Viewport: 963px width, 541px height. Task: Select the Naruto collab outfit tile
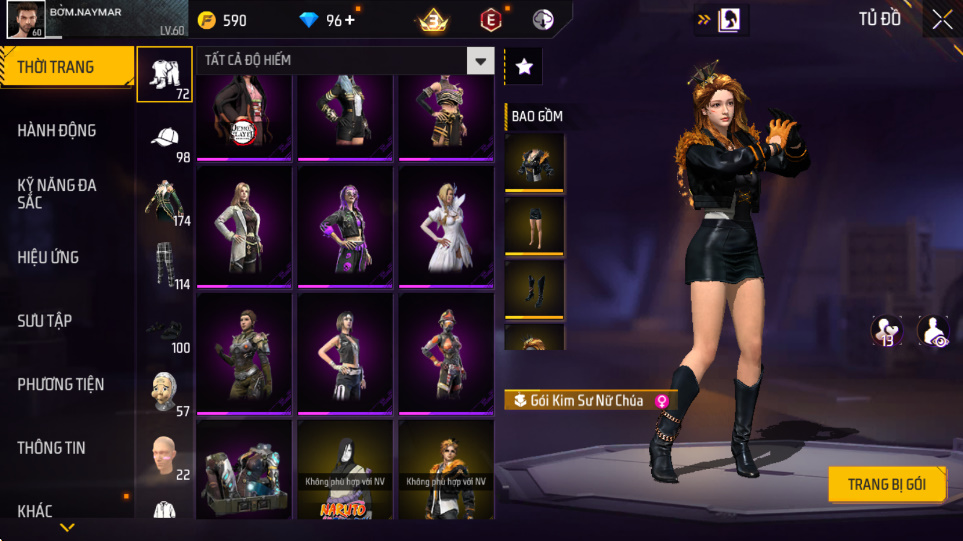click(345, 470)
